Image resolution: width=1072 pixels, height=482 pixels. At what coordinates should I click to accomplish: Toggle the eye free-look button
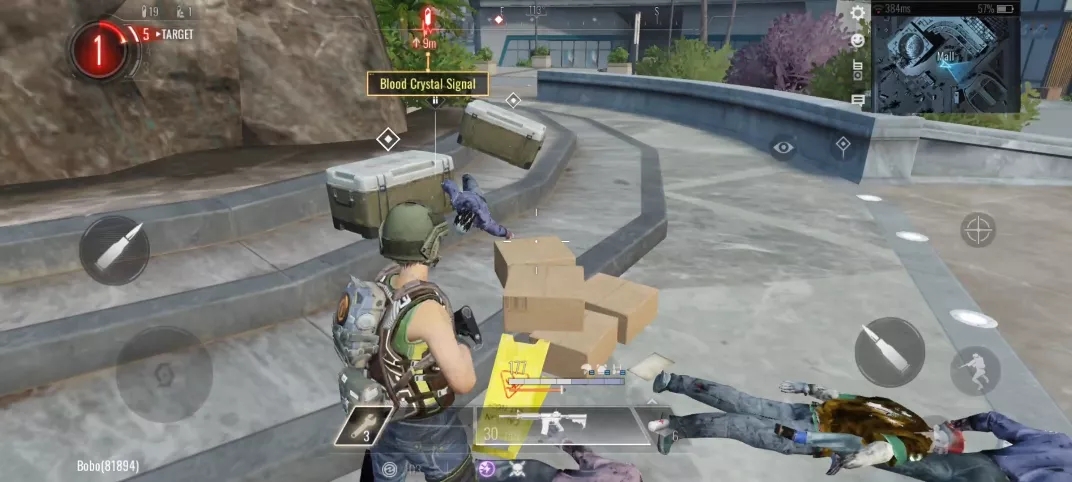pos(783,147)
